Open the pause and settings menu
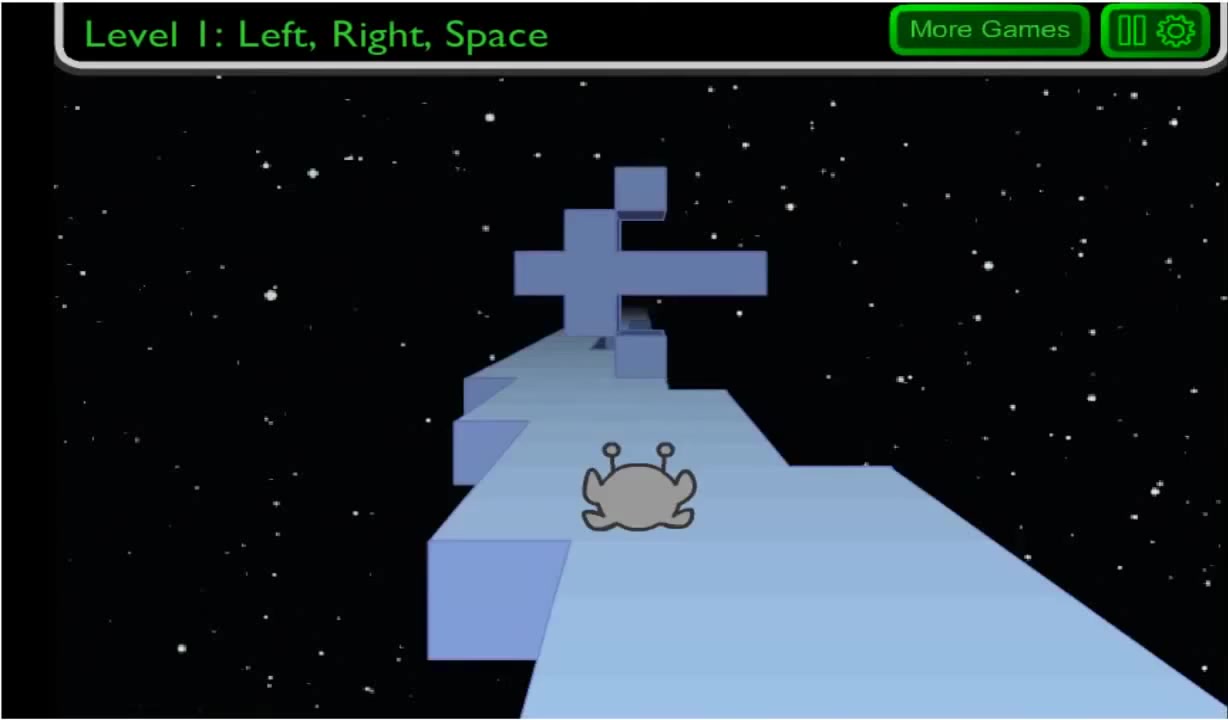The height and width of the screenshot is (720, 1228). click(x=1155, y=31)
